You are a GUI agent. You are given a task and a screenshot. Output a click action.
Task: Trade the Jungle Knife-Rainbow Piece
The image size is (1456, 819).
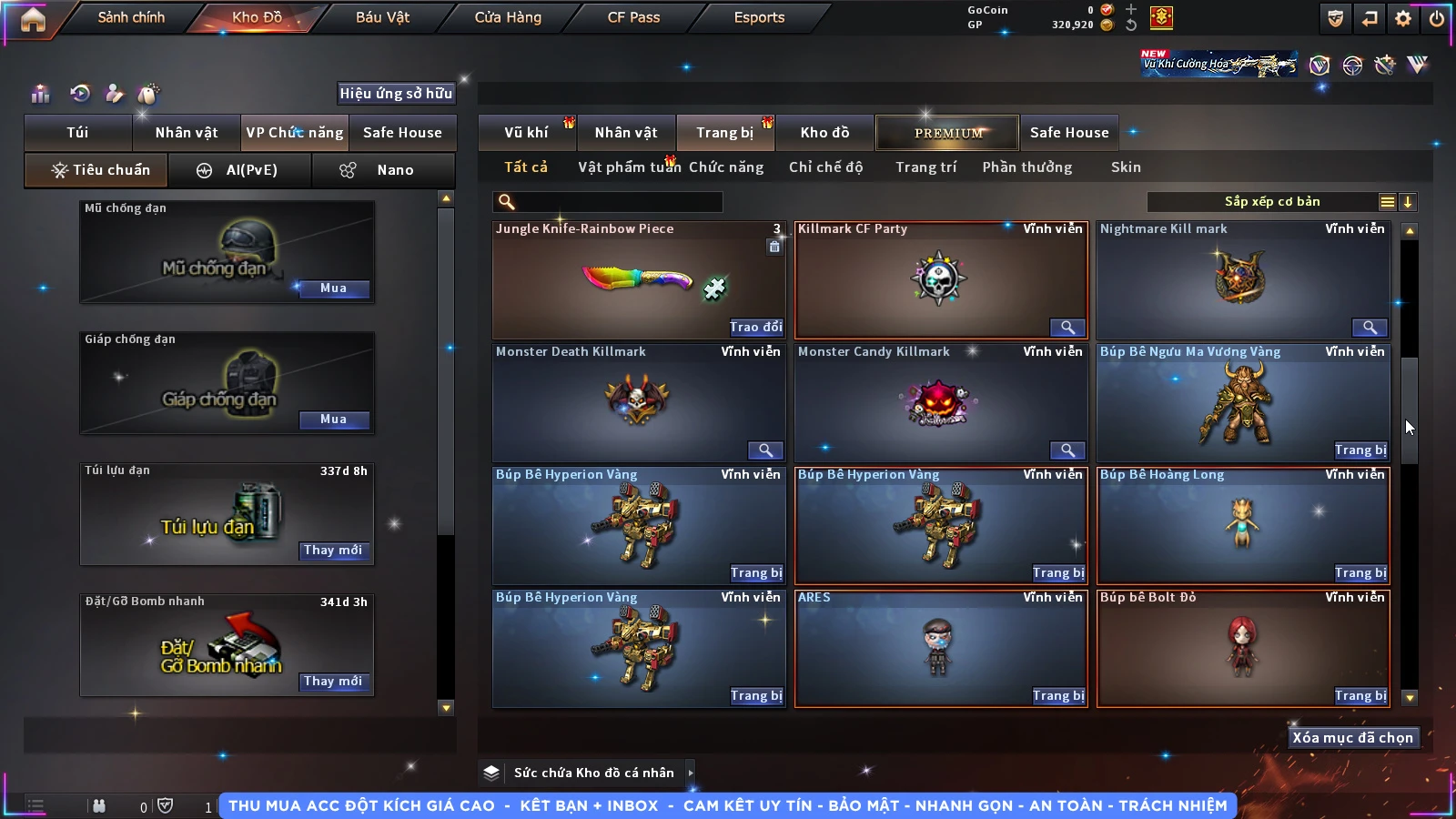click(755, 328)
